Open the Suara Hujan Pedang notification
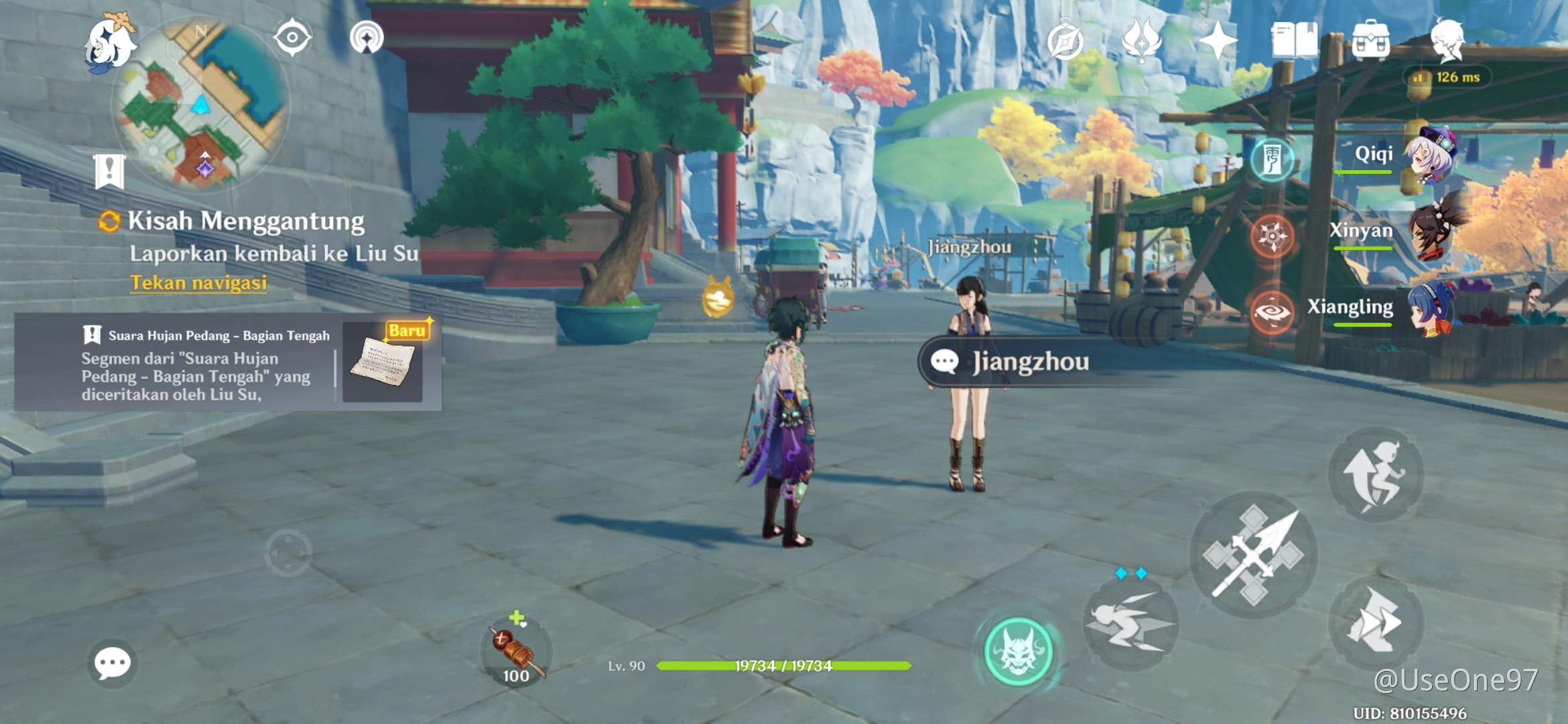This screenshot has height=724, width=1568. [228, 362]
